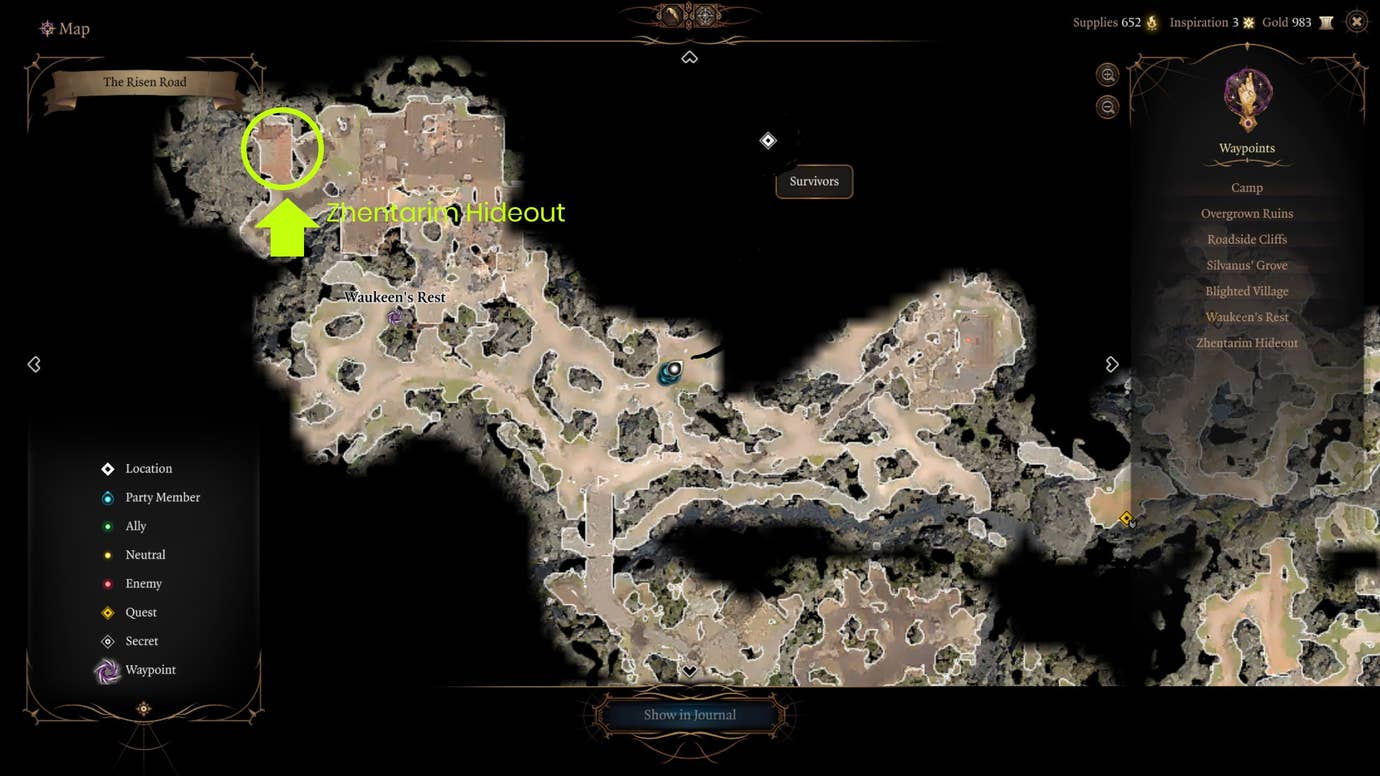The width and height of the screenshot is (1380, 776).
Task: Click the Survivors location label
Action: pos(813,181)
